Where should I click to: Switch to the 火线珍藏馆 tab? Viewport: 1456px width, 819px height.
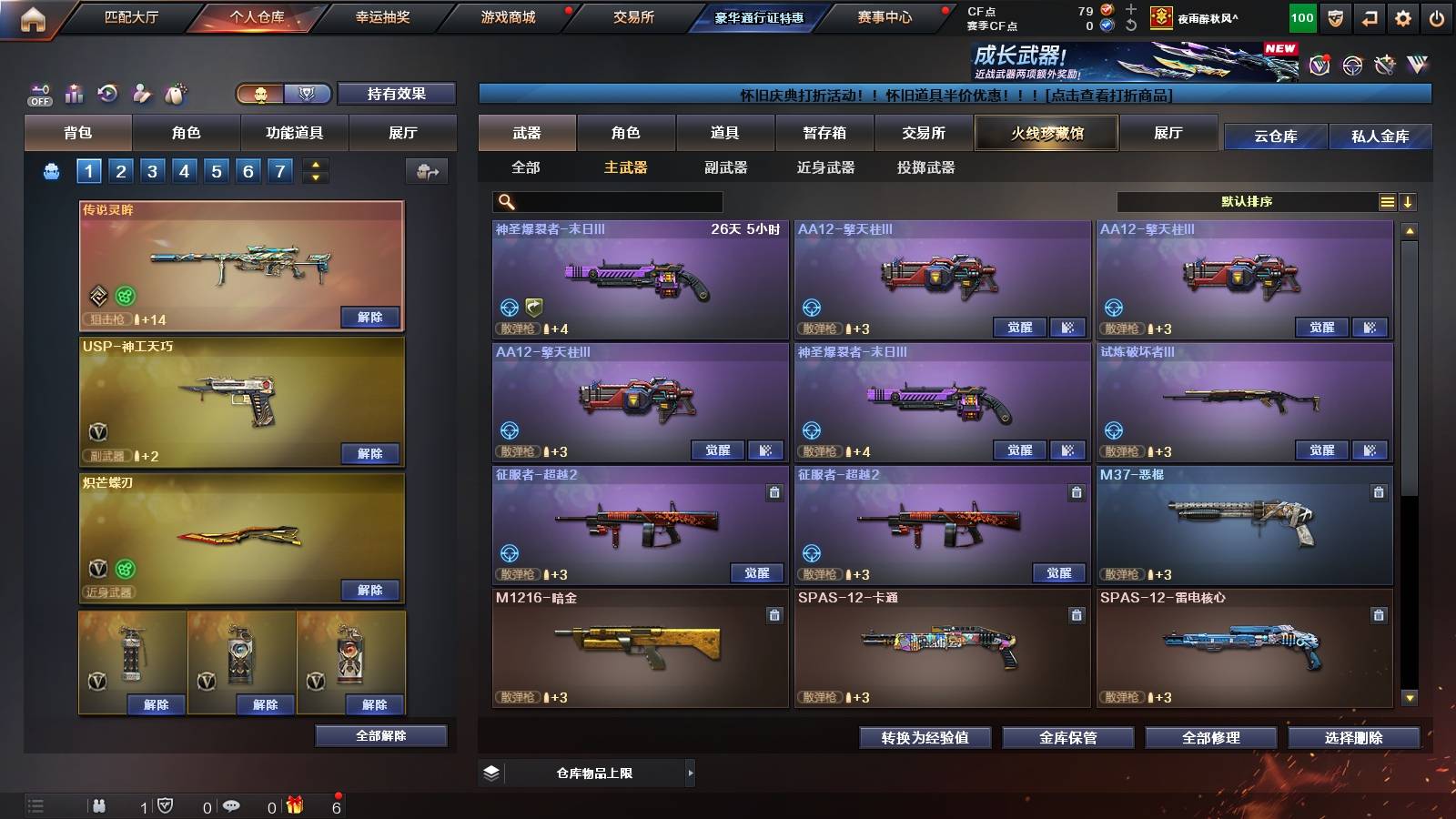(1046, 133)
